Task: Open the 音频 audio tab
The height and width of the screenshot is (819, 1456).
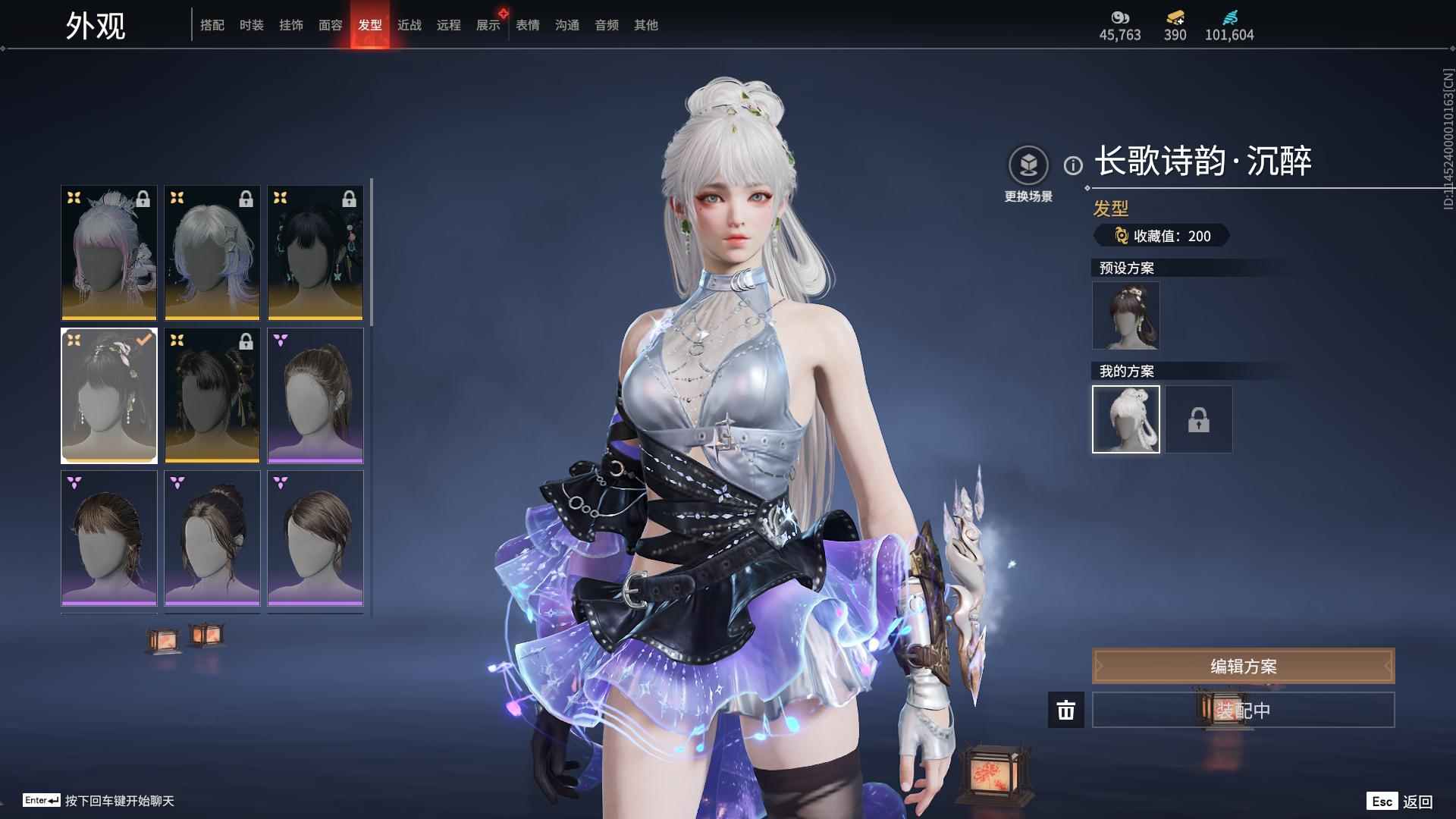Action: [607, 25]
